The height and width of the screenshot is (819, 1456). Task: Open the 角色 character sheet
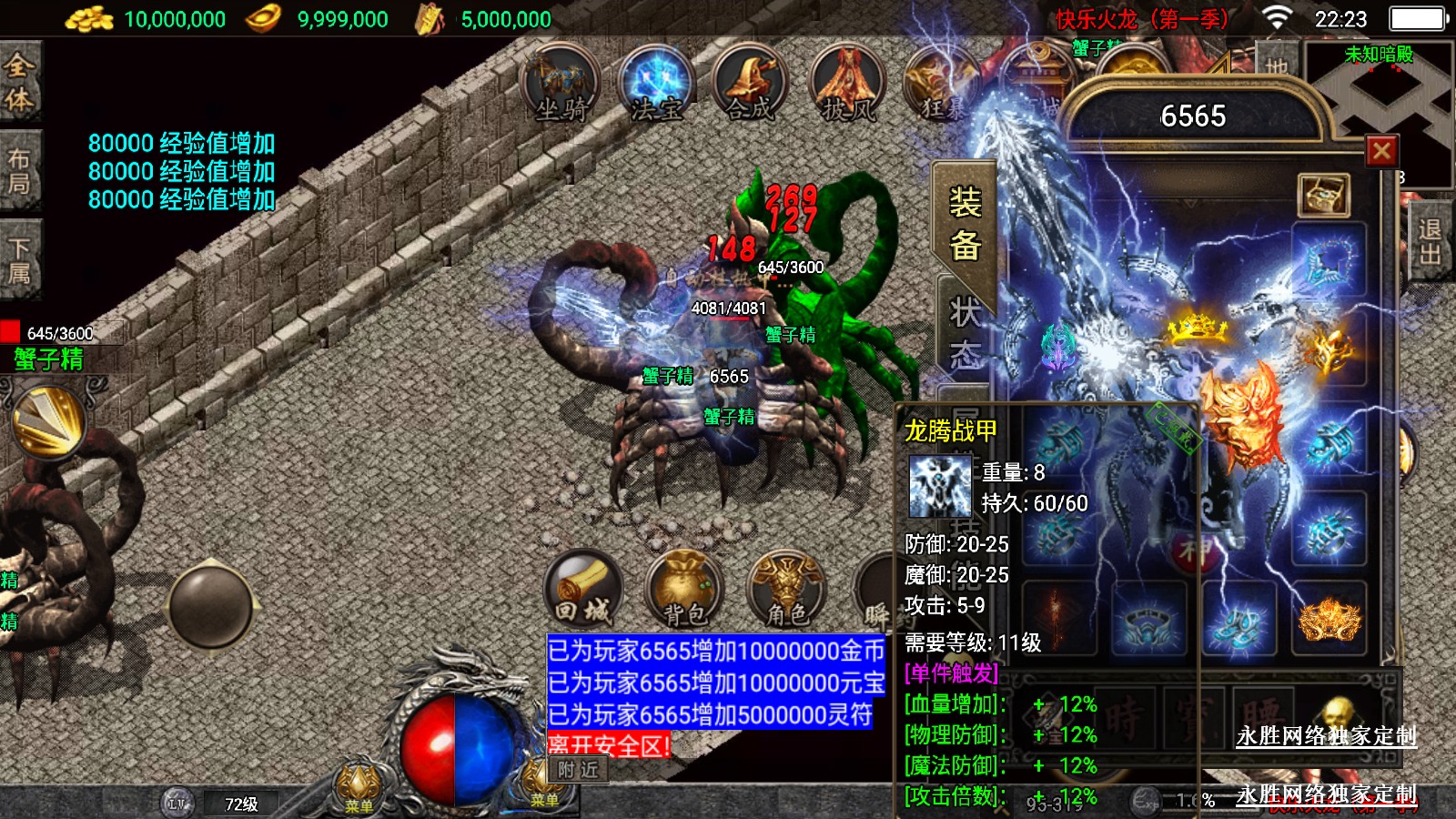786,590
